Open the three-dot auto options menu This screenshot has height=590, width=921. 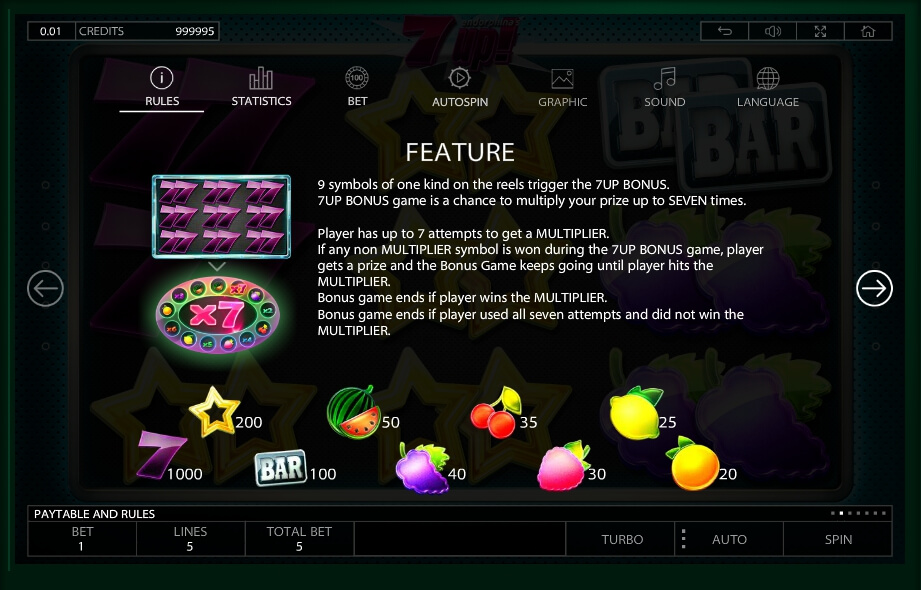(x=684, y=539)
